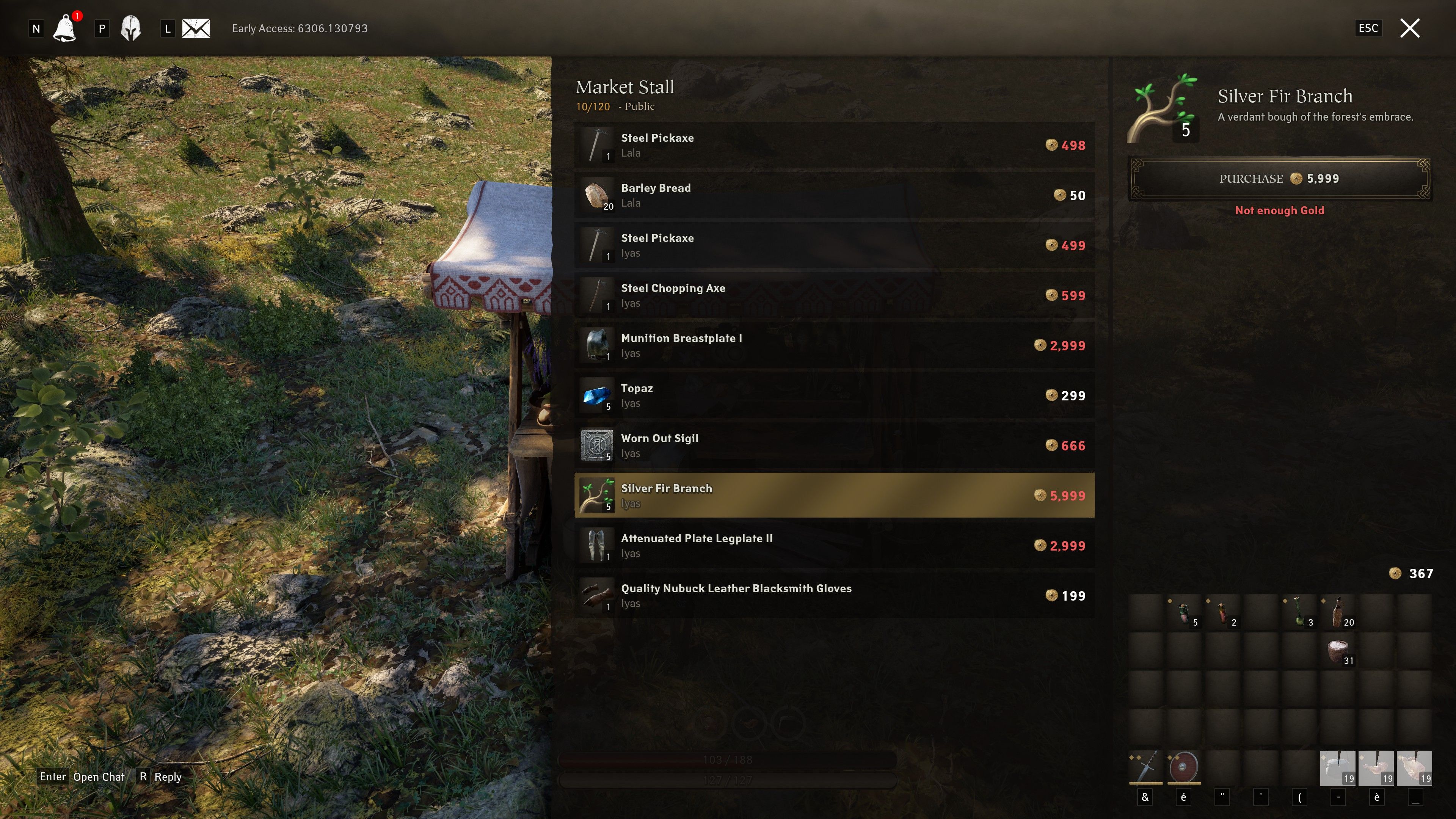Select the sword in the hotbar
Viewport: 1456px width, 819px height.
click(x=1146, y=767)
